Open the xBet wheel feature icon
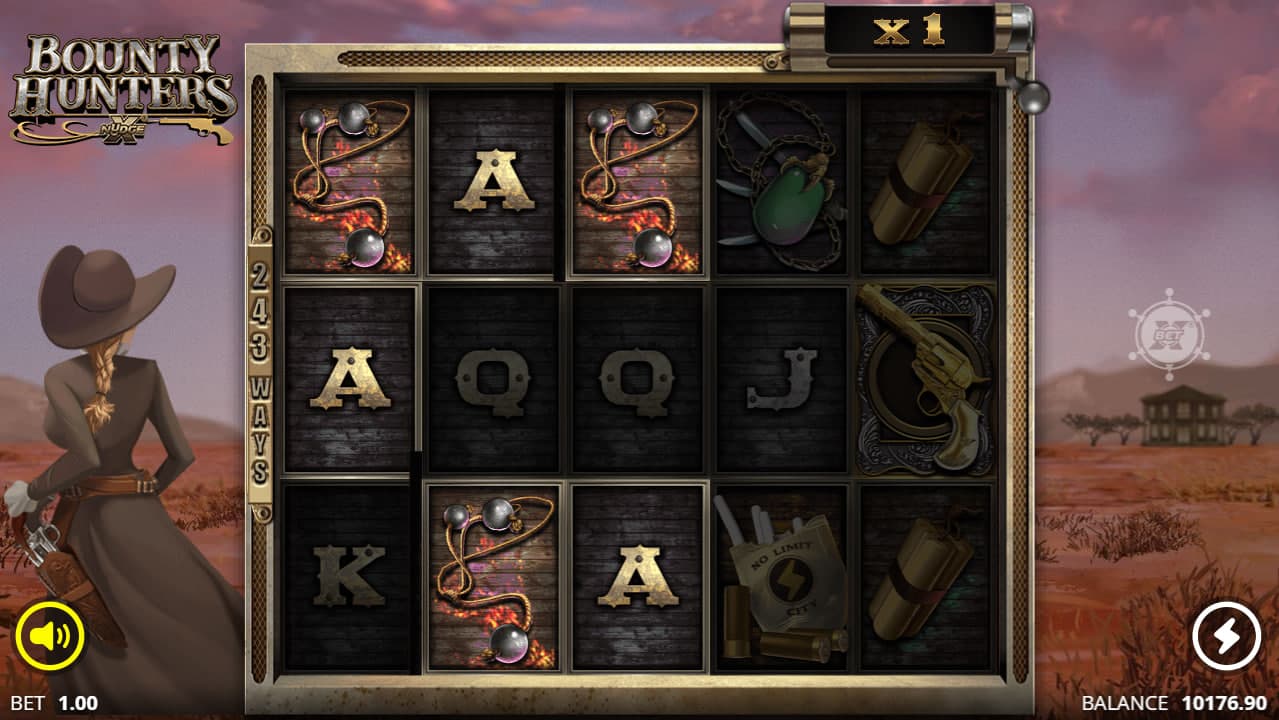The height and width of the screenshot is (720, 1279). 1168,335
